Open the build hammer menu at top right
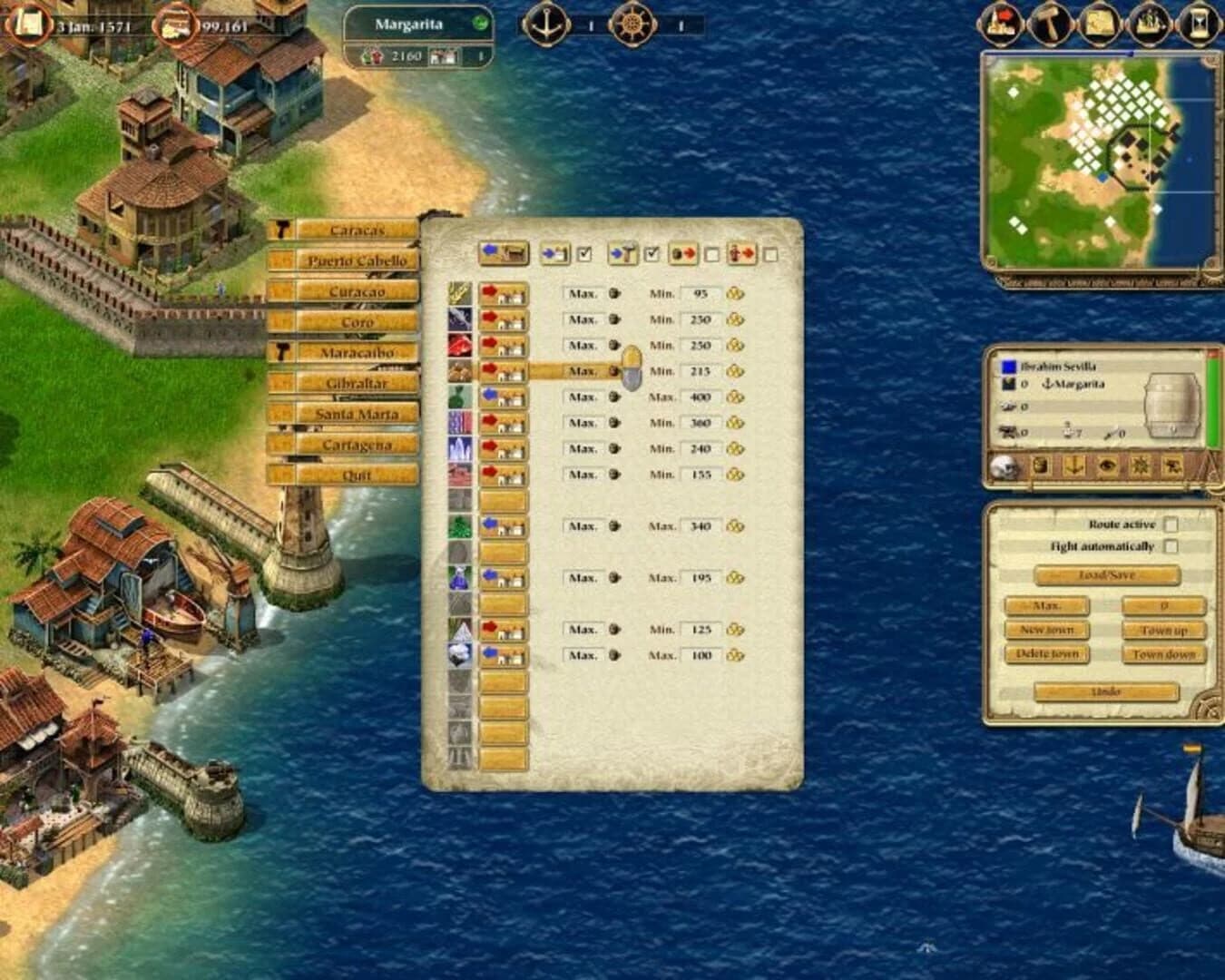1225x980 pixels. 1050,22
